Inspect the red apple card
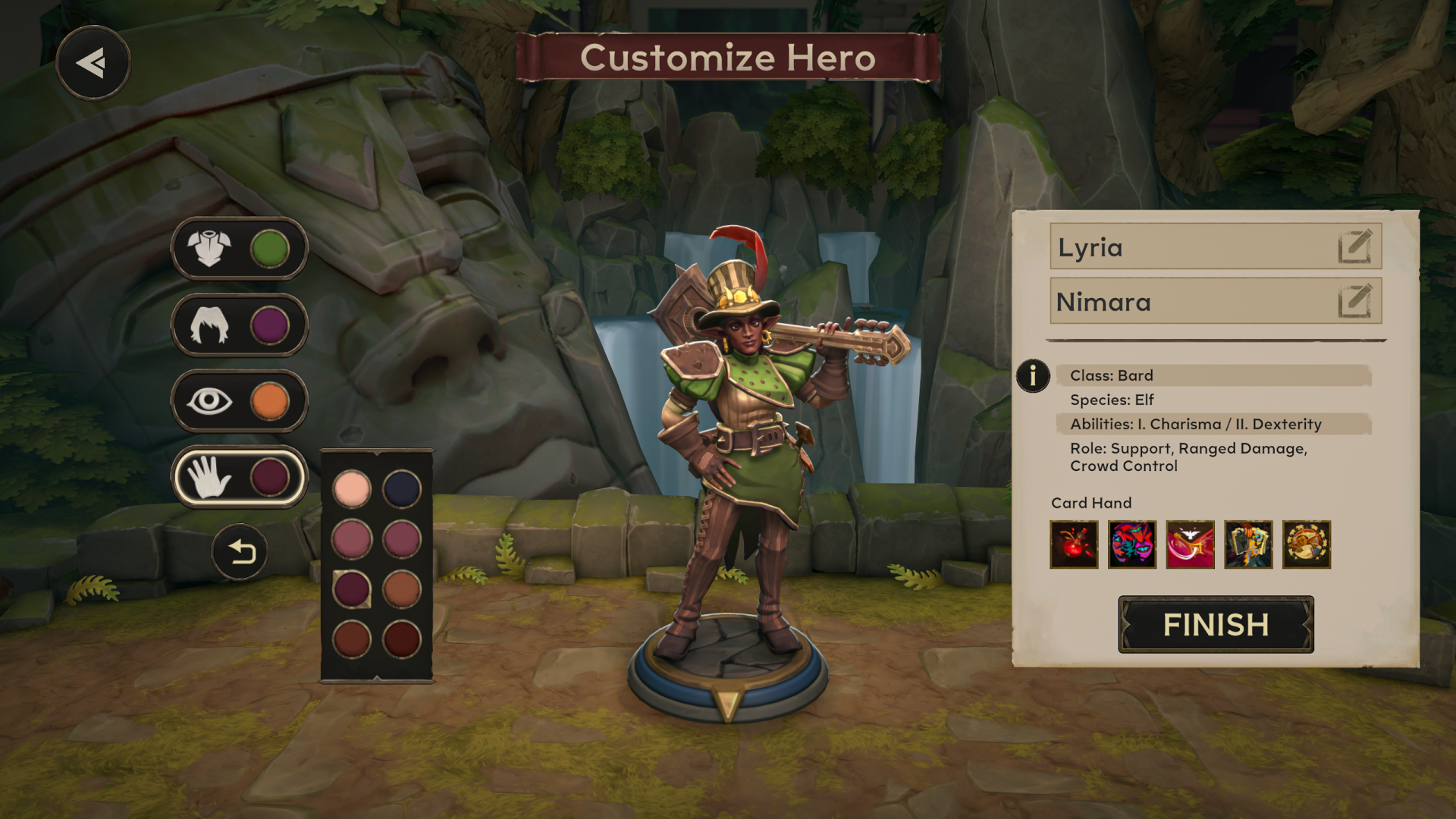 tap(1074, 544)
